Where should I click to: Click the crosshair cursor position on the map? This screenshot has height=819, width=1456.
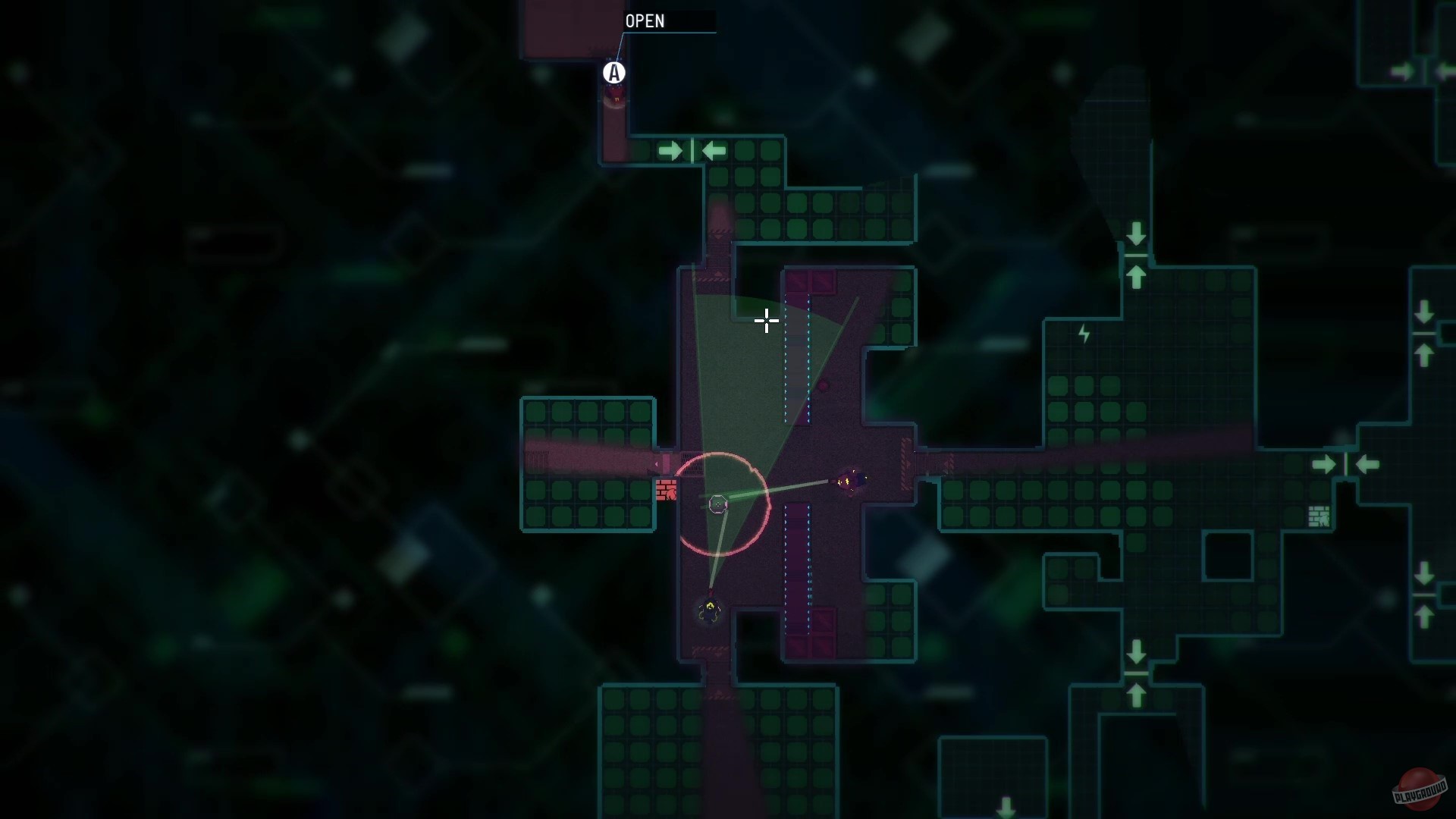point(767,322)
